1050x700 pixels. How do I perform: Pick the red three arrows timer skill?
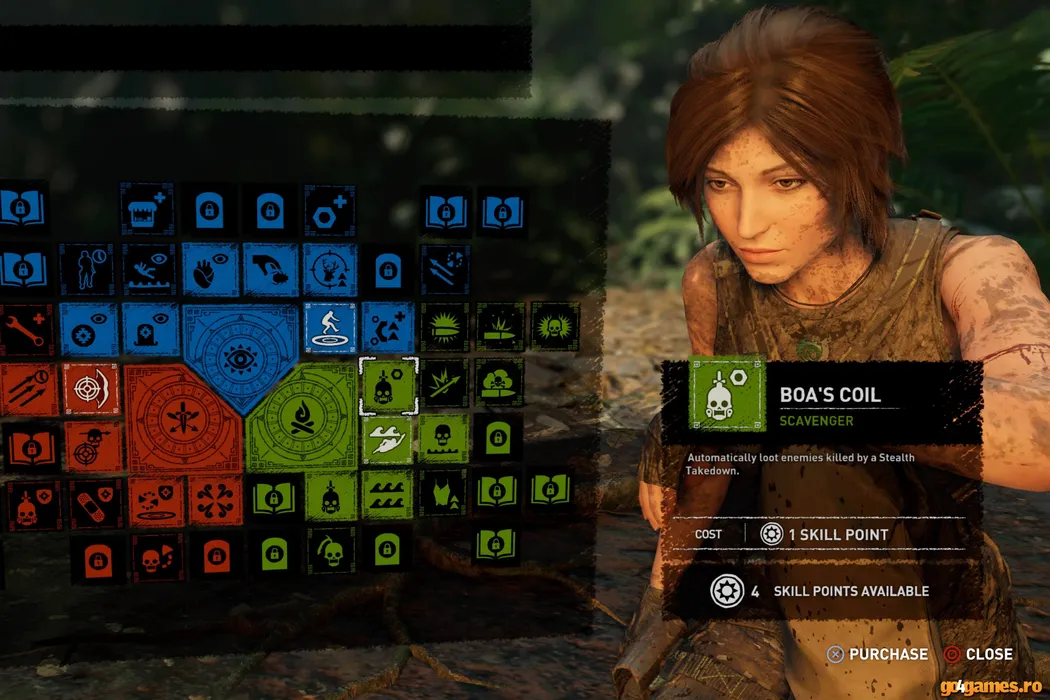(x=27, y=387)
